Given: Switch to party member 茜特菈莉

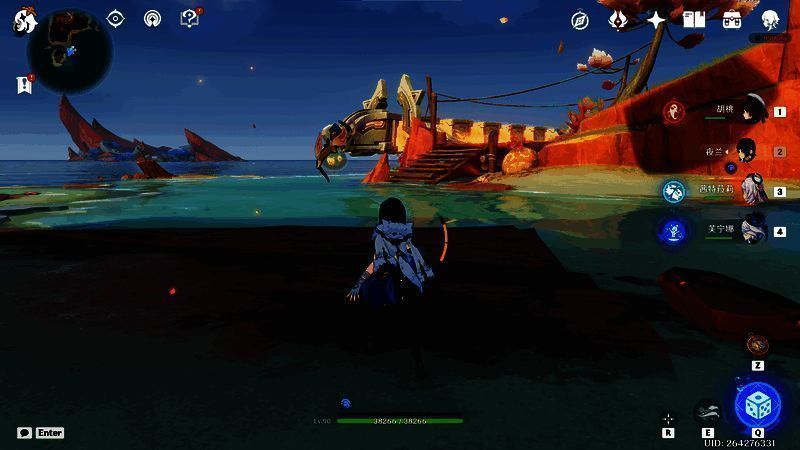Looking at the screenshot, I should [745, 191].
